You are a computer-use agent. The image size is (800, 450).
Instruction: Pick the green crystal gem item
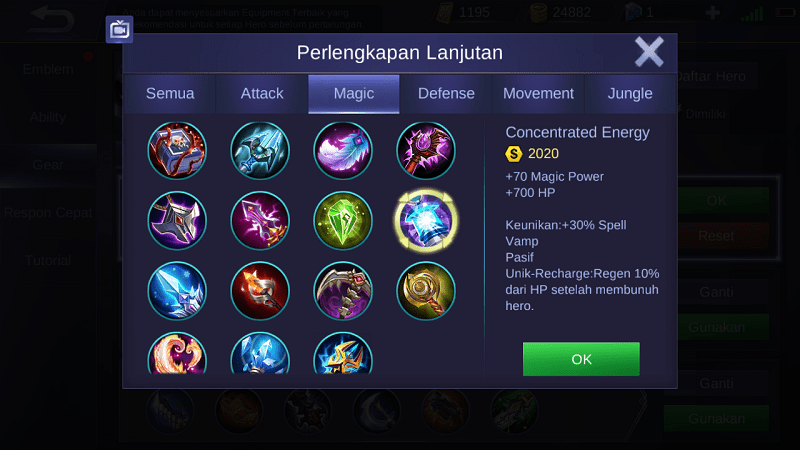[343, 220]
